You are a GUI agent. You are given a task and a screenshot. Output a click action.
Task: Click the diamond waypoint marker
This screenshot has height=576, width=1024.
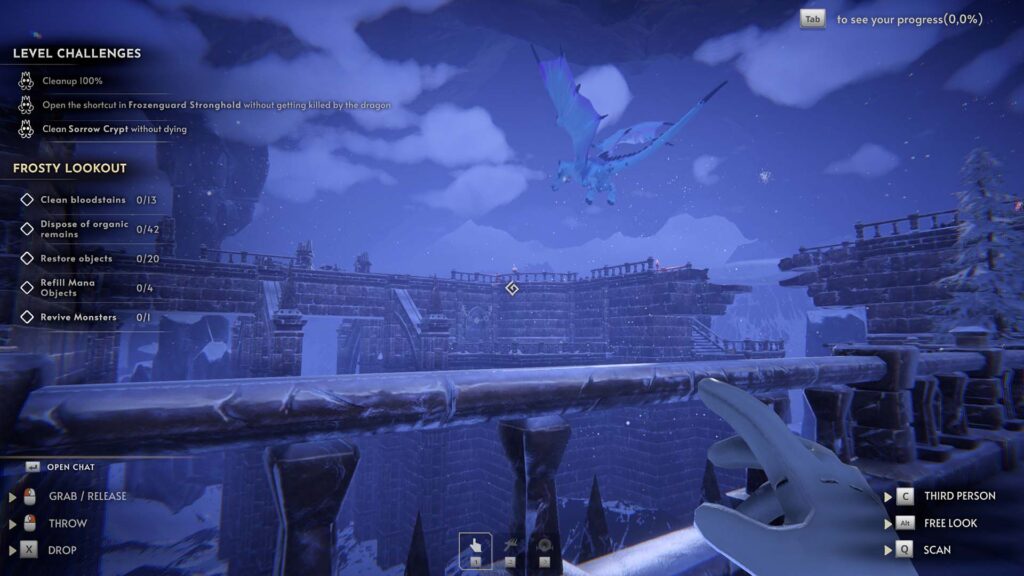click(x=512, y=288)
